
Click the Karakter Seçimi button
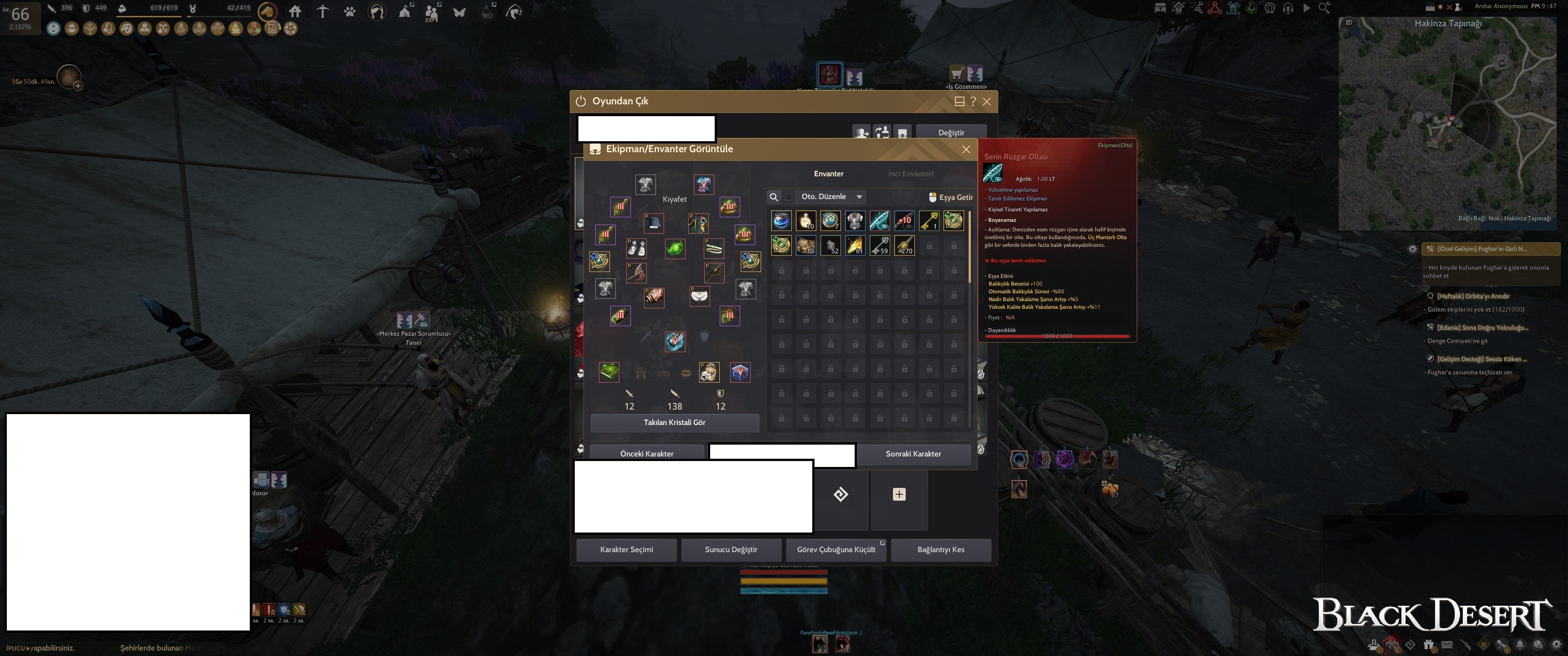pos(626,549)
